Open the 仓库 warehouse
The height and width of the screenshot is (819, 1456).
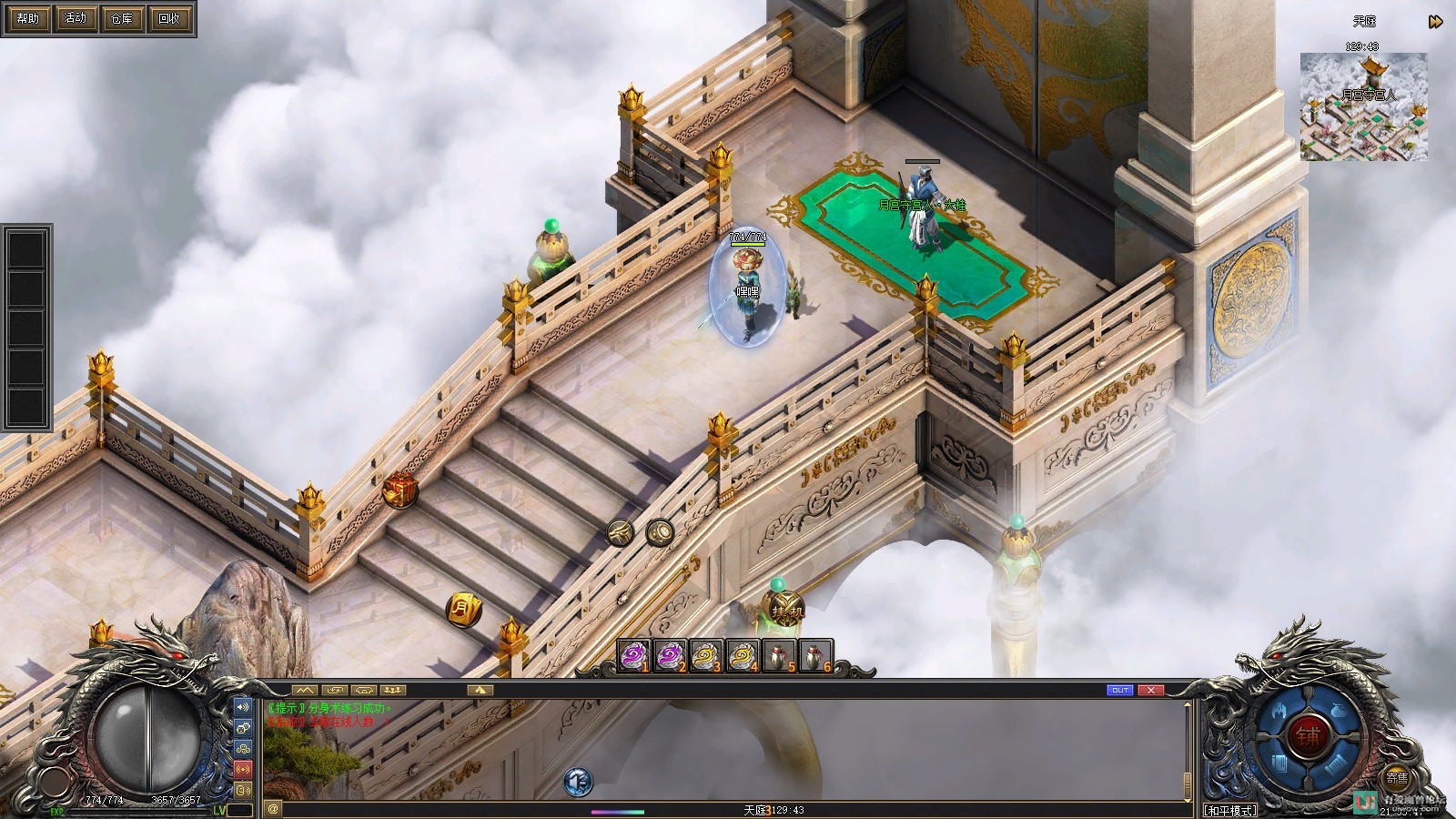(x=121, y=18)
